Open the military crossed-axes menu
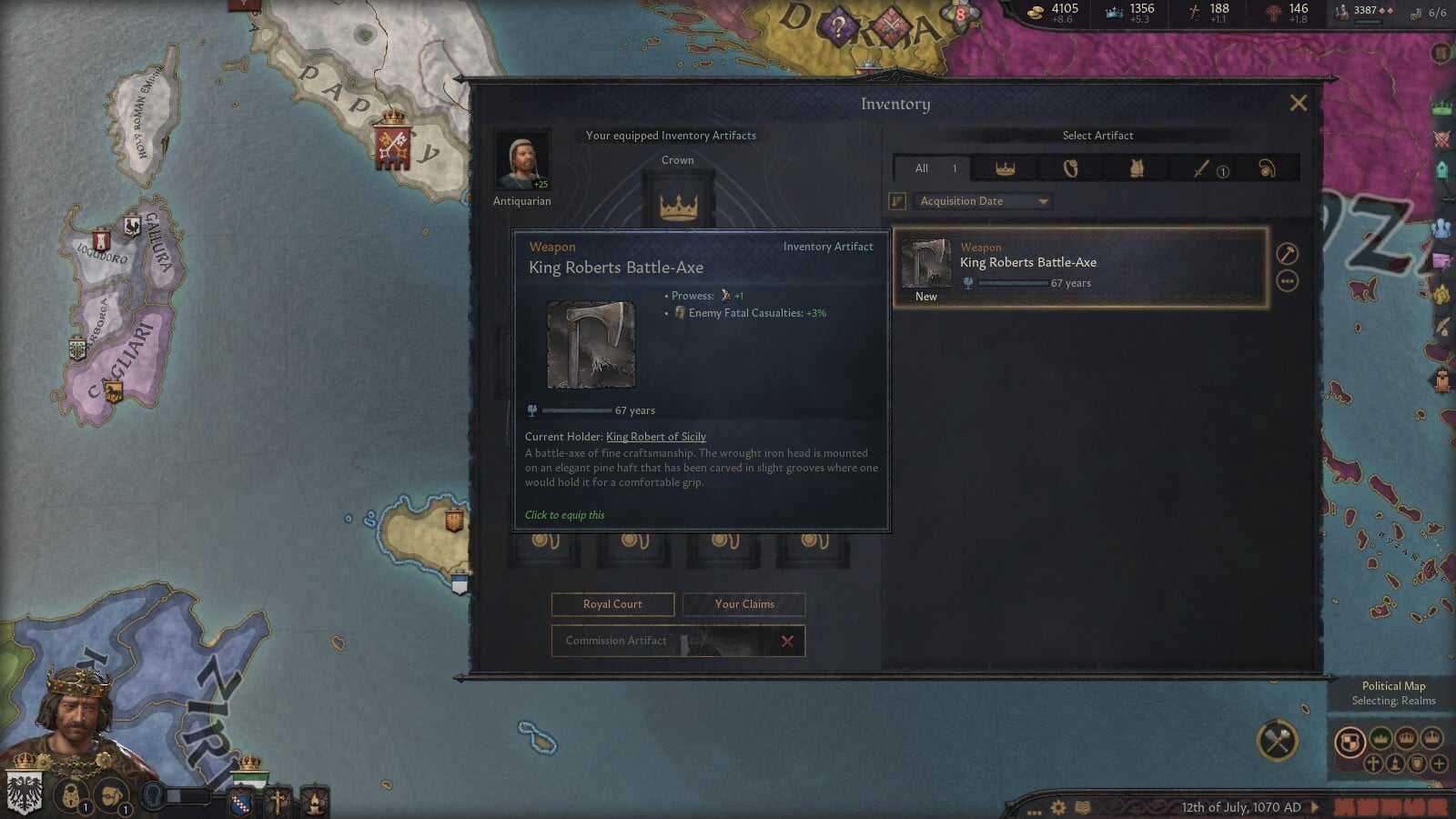The image size is (1456, 819). (x=1277, y=741)
